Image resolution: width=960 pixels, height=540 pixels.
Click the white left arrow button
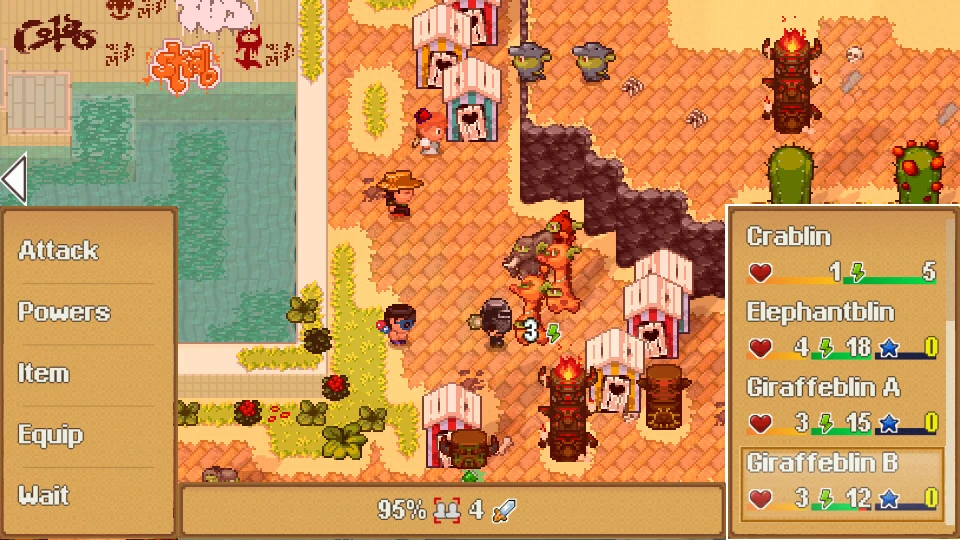(x=14, y=180)
